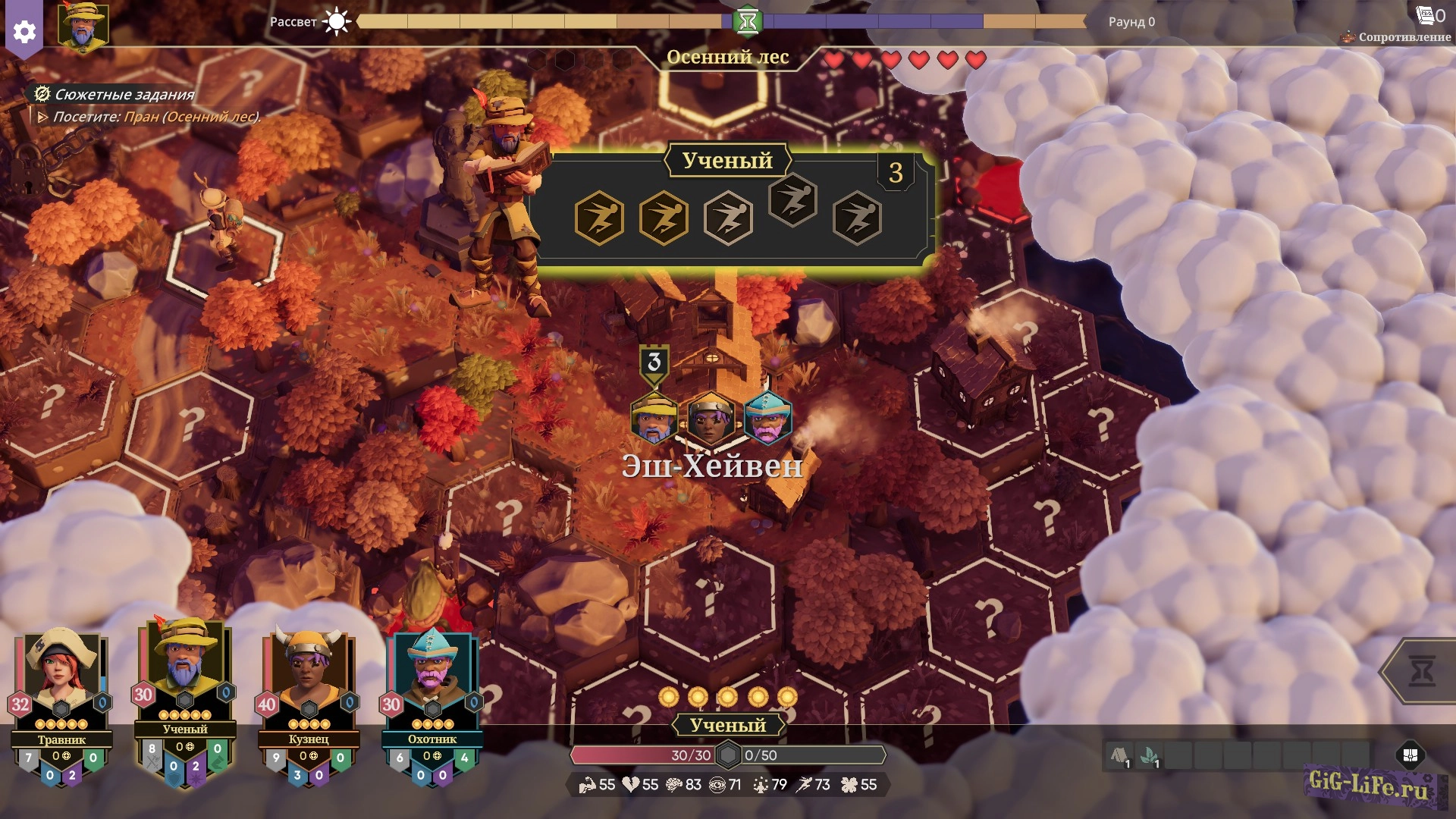Click the Осенний лес region banner

[x=727, y=57]
